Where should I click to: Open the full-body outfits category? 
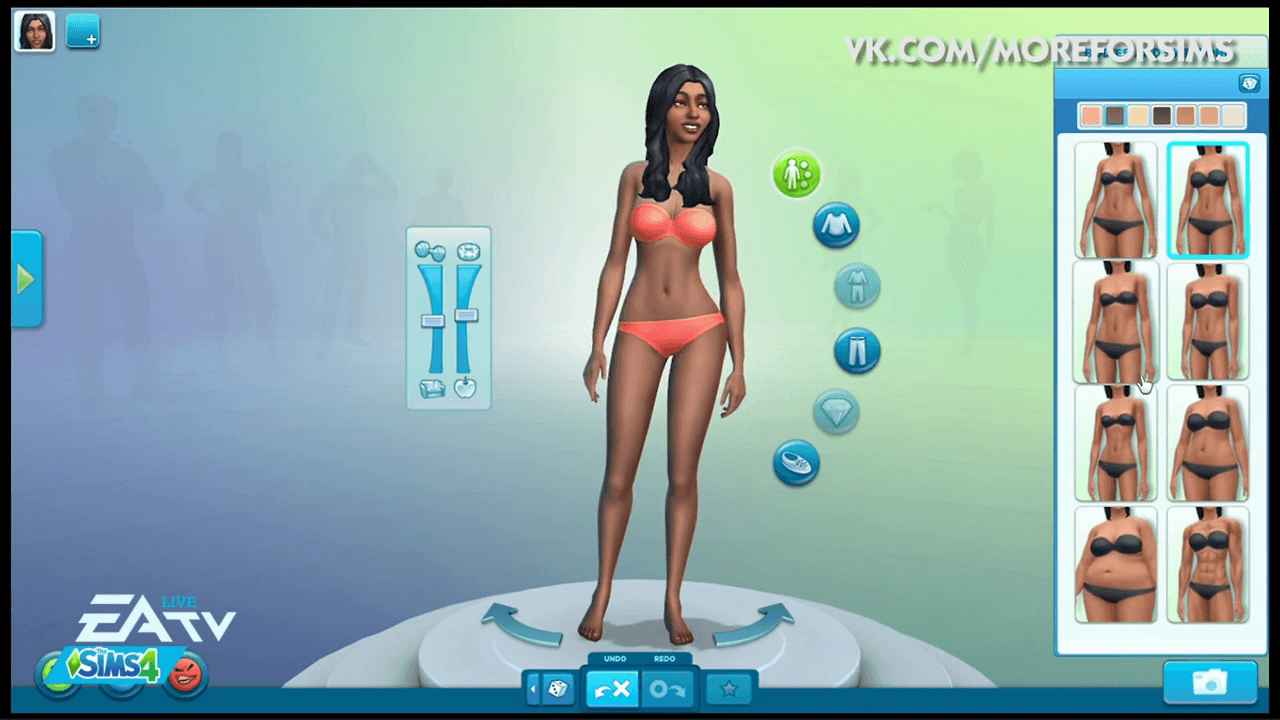[858, 287]
